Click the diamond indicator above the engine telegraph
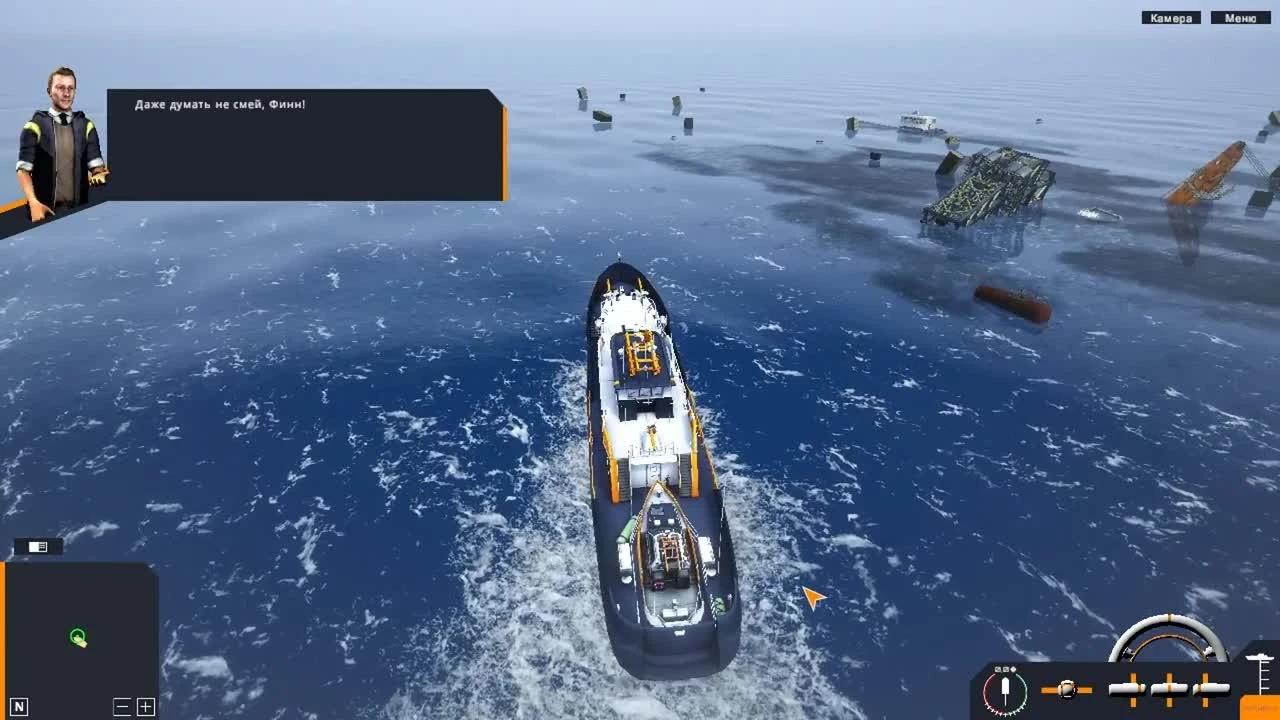1280x720 pixels. [x=1013, y=670]
